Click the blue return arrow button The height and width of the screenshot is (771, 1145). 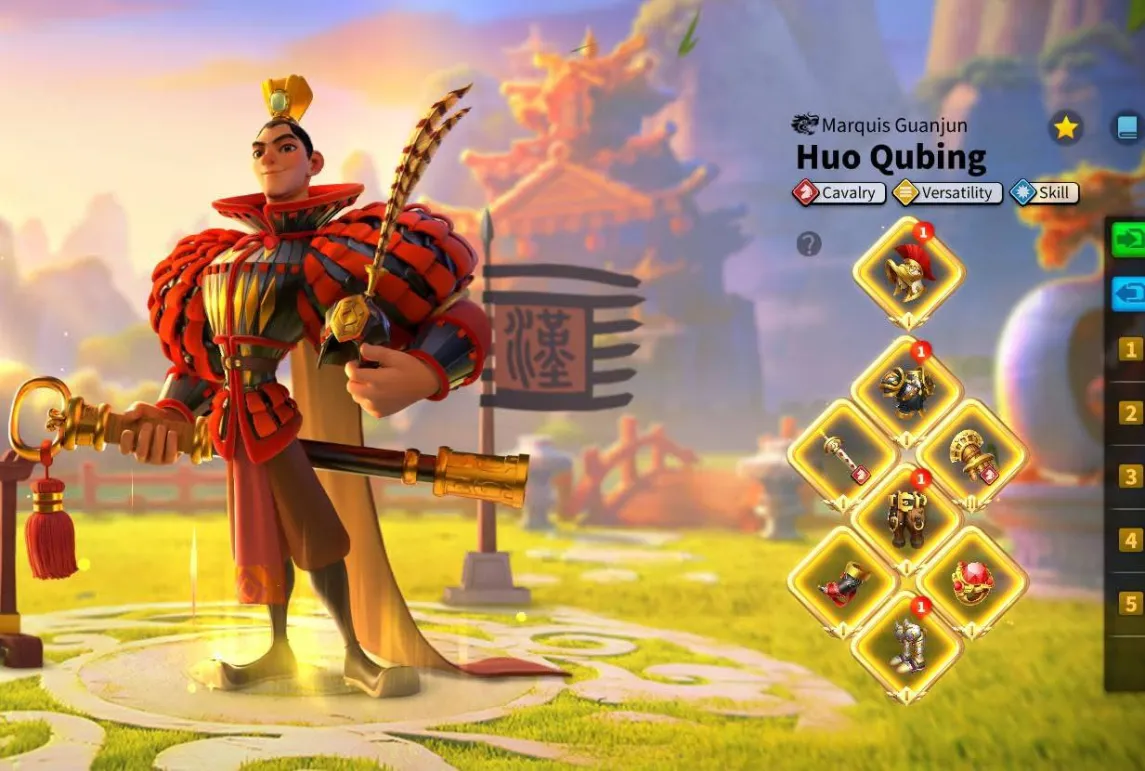1130,294
